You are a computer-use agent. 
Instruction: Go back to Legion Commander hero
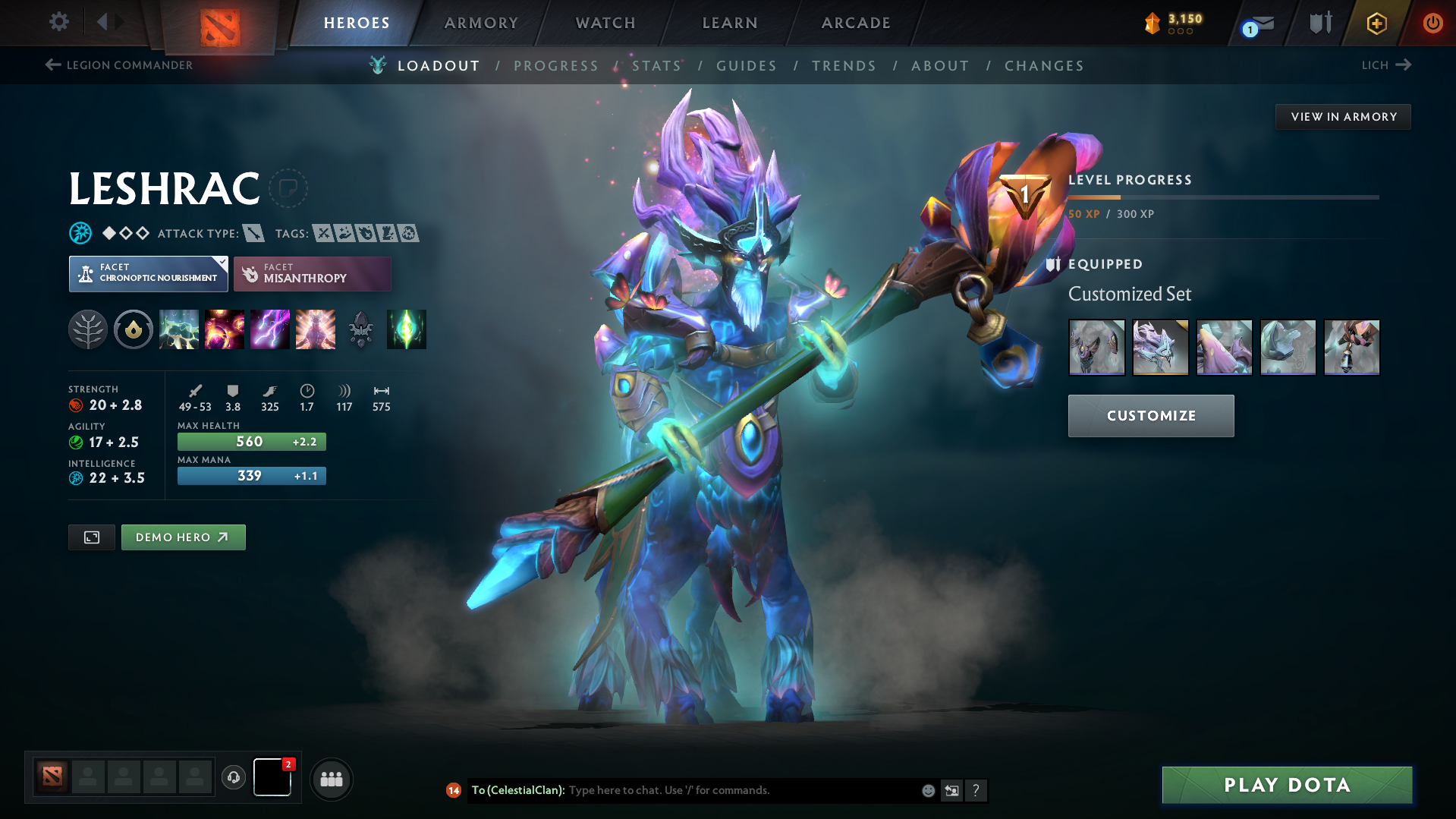(x=119, y=65)
